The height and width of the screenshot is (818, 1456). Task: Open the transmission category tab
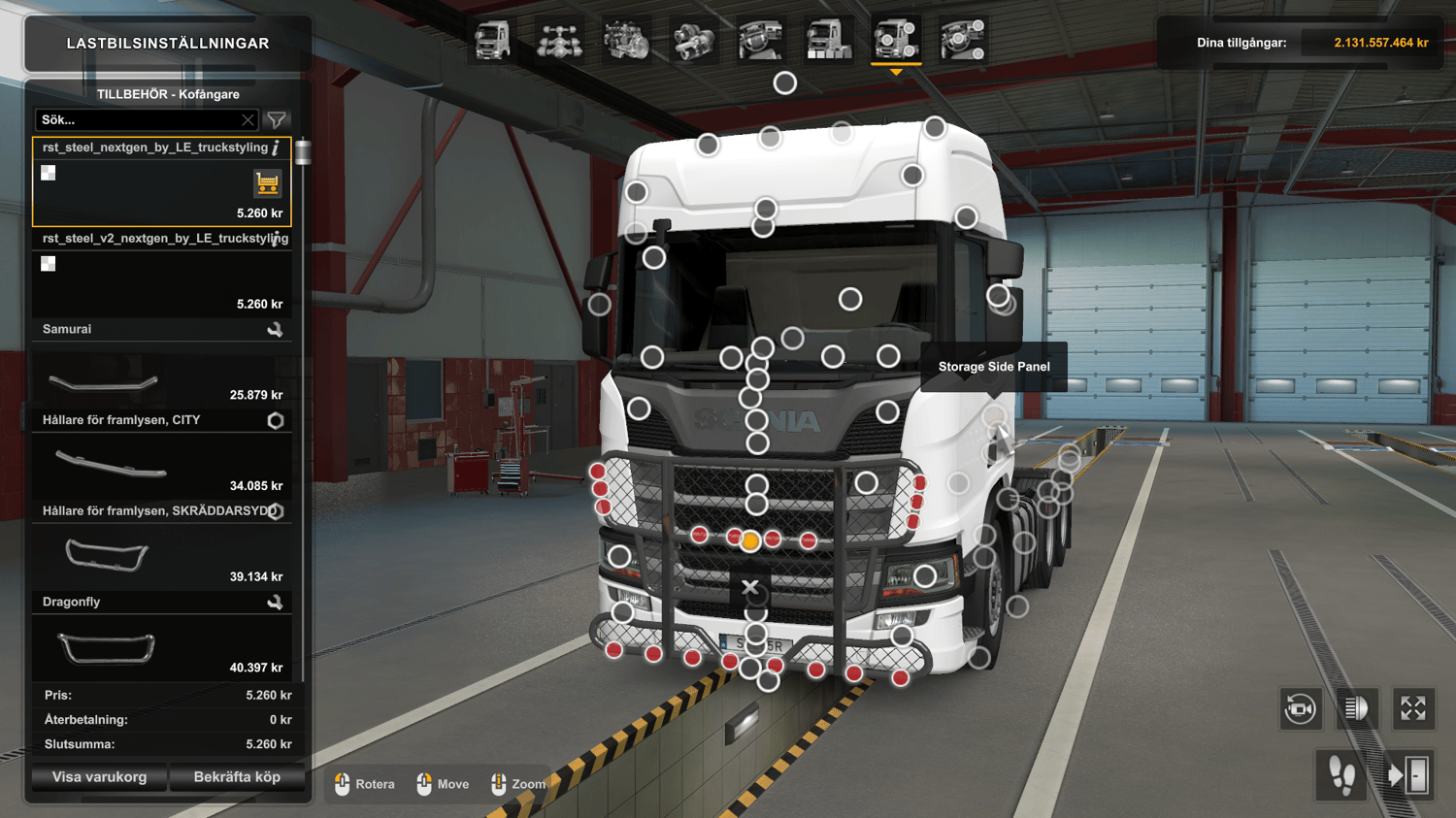pyautogui.click(x=694, y=41)
